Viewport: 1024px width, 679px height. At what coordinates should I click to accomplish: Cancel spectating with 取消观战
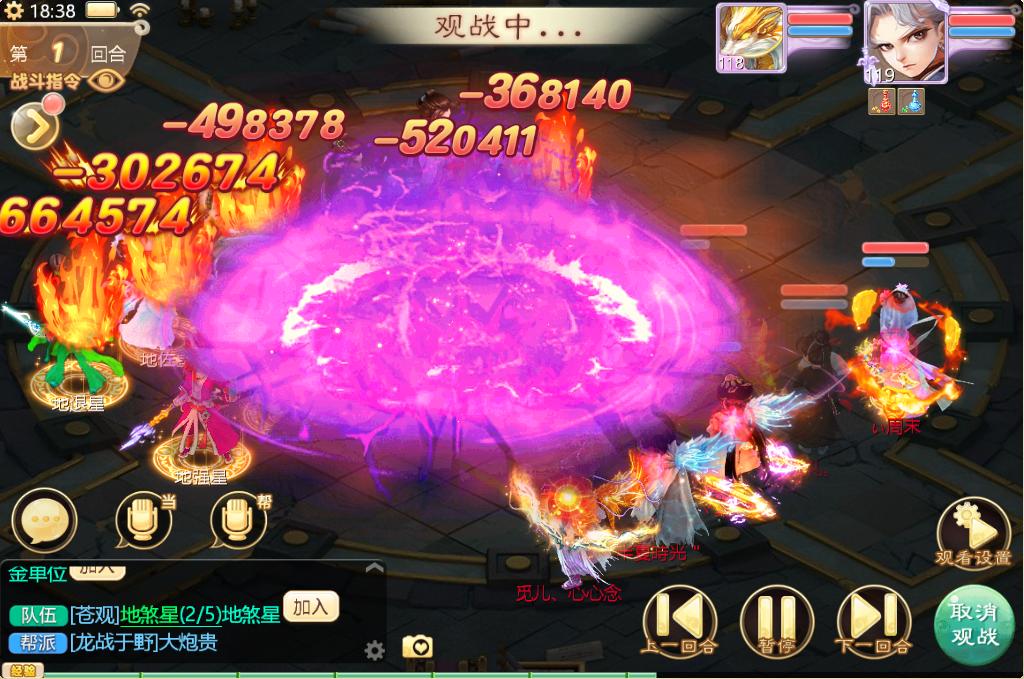click(973, 622)
